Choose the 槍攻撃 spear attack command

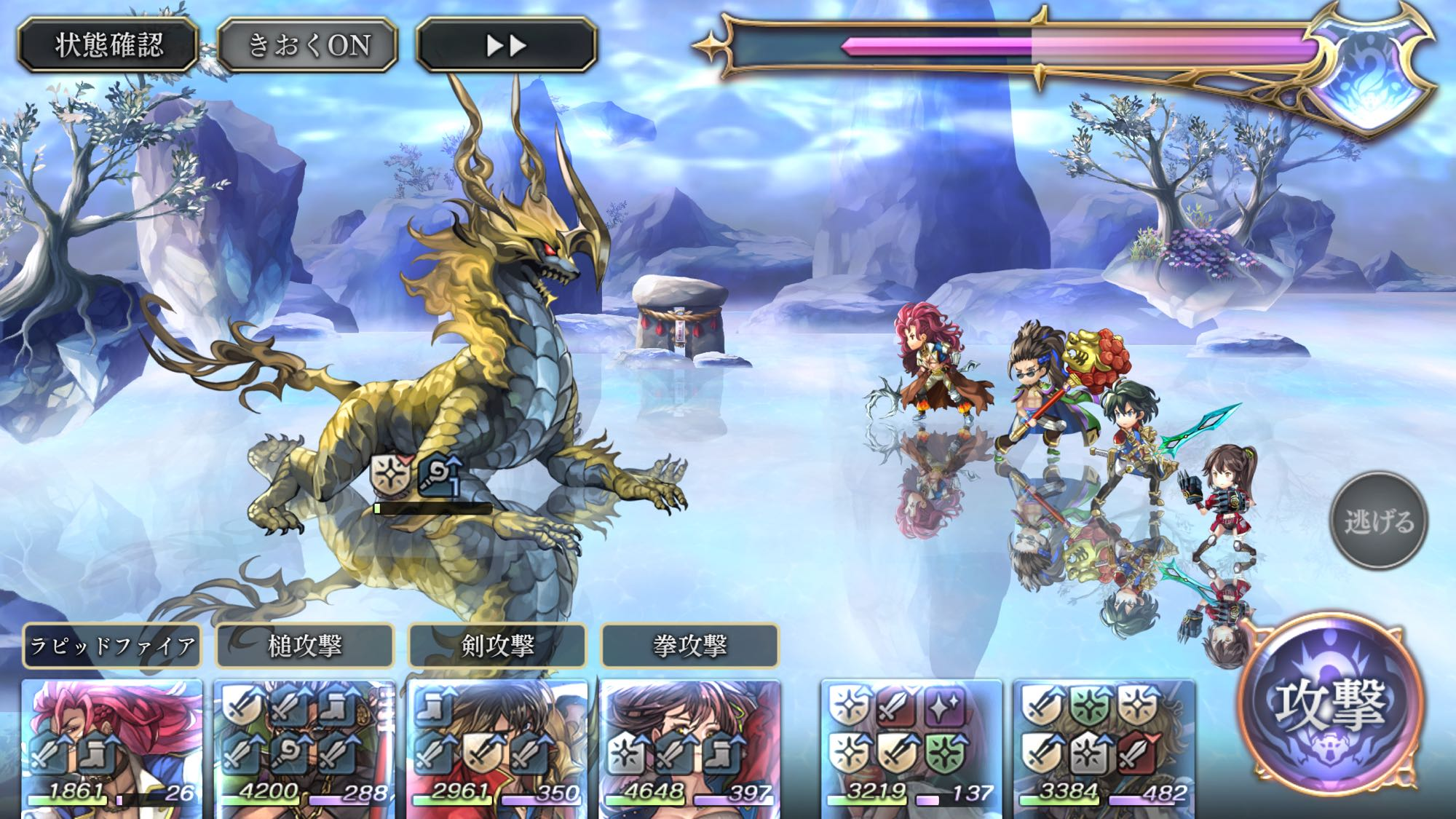tap(305, 645)
